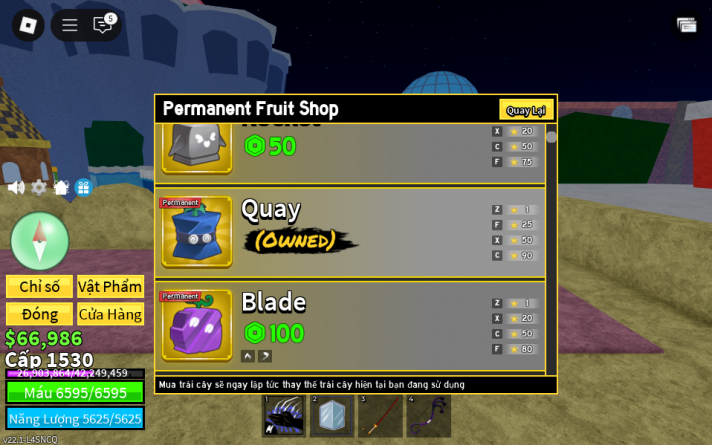Open the blue gift box icon

tap(83, 187)
